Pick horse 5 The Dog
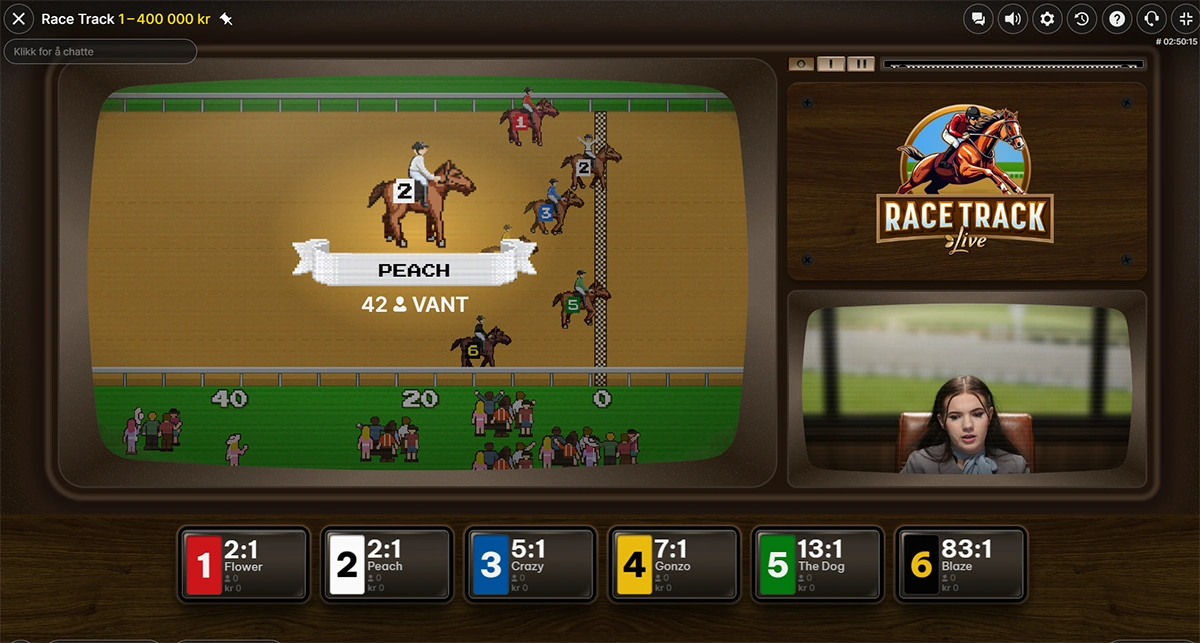The width and height of the screenshot is (1200, 643). tap(818, 565)
